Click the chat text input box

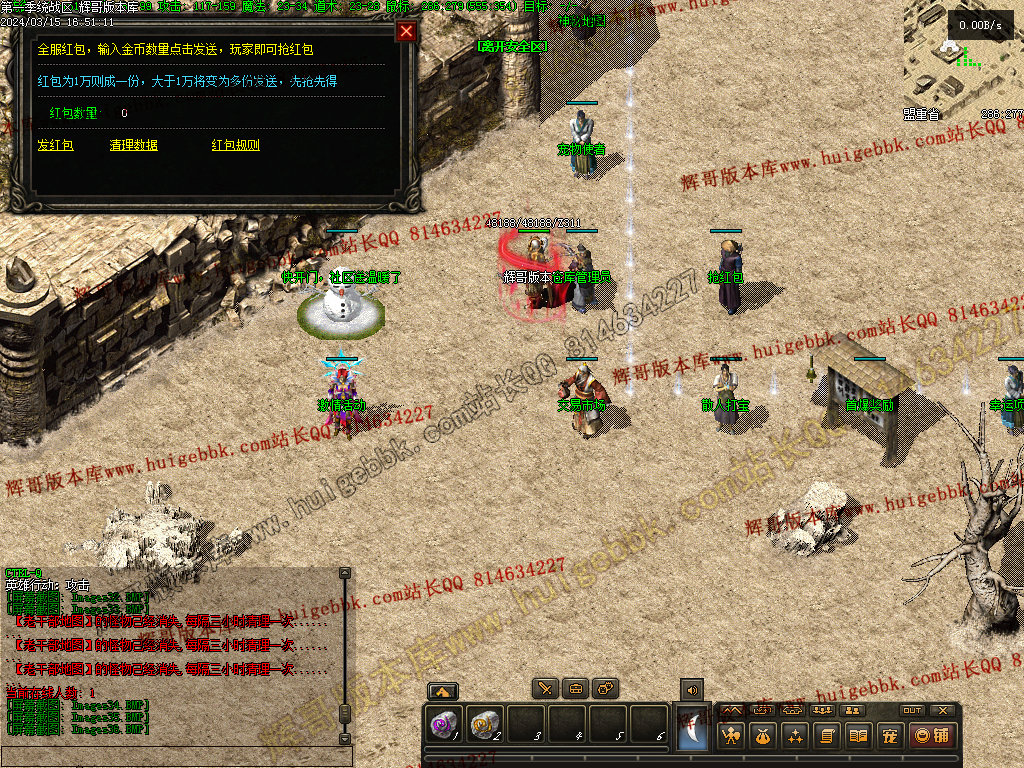click(x=175, y=757)
